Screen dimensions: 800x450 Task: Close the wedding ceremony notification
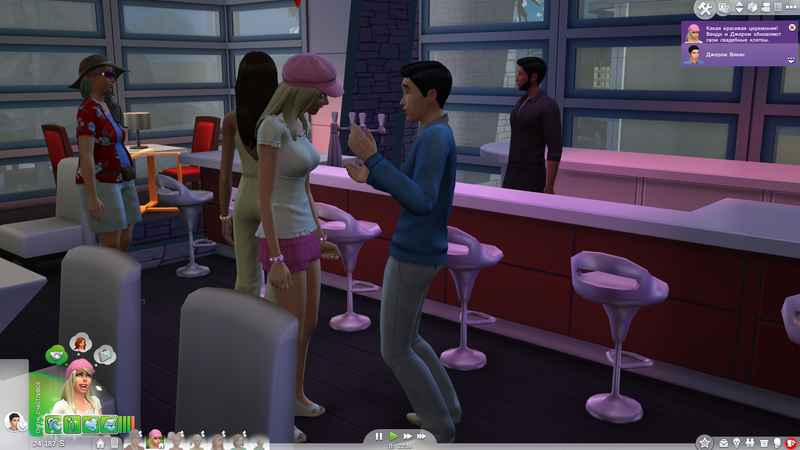[792, 27]
